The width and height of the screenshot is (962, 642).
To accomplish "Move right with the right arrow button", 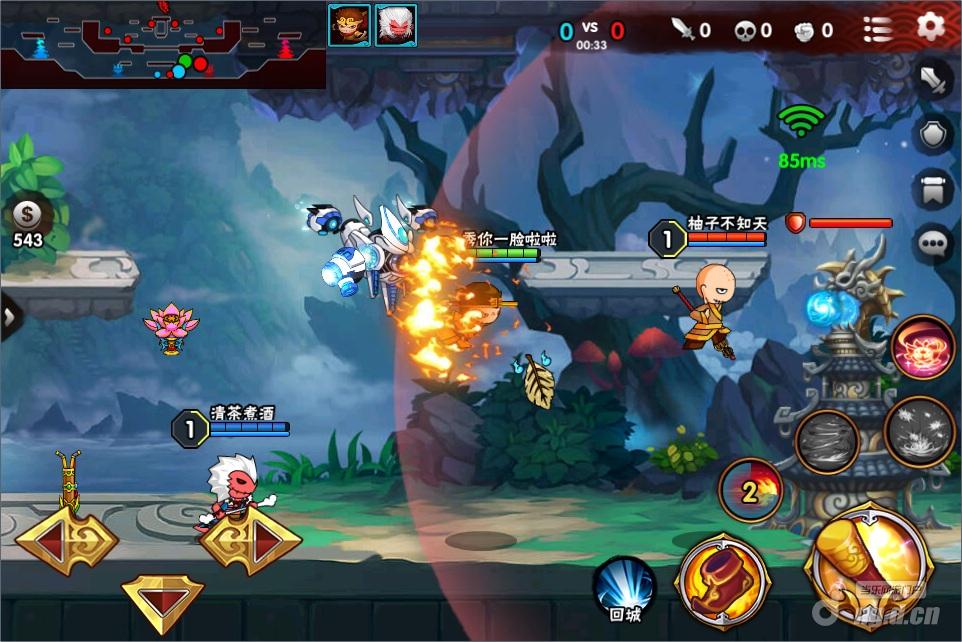I will click(x=251, y=543).
